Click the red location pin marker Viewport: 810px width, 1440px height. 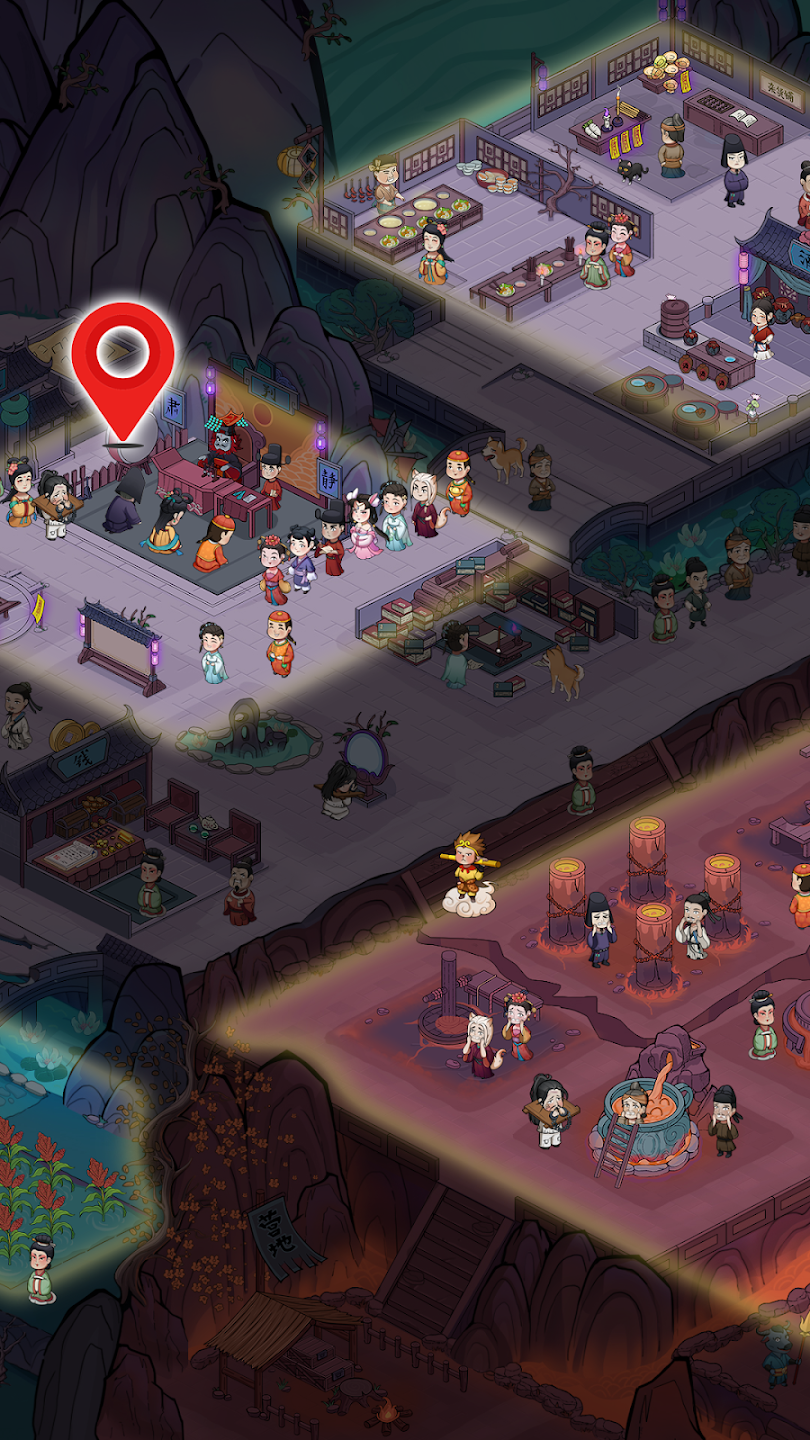point(123,362)
